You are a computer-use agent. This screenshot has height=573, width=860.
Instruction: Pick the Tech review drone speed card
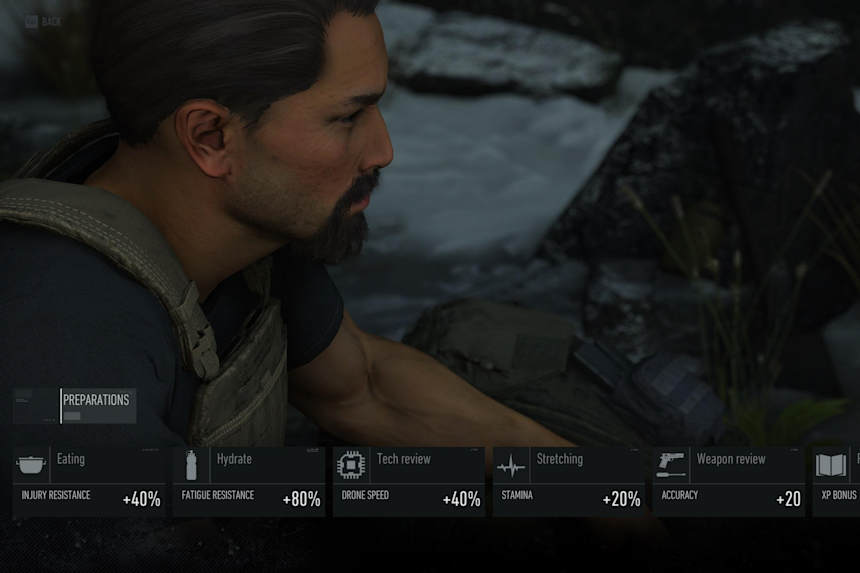tap(409, 481)
